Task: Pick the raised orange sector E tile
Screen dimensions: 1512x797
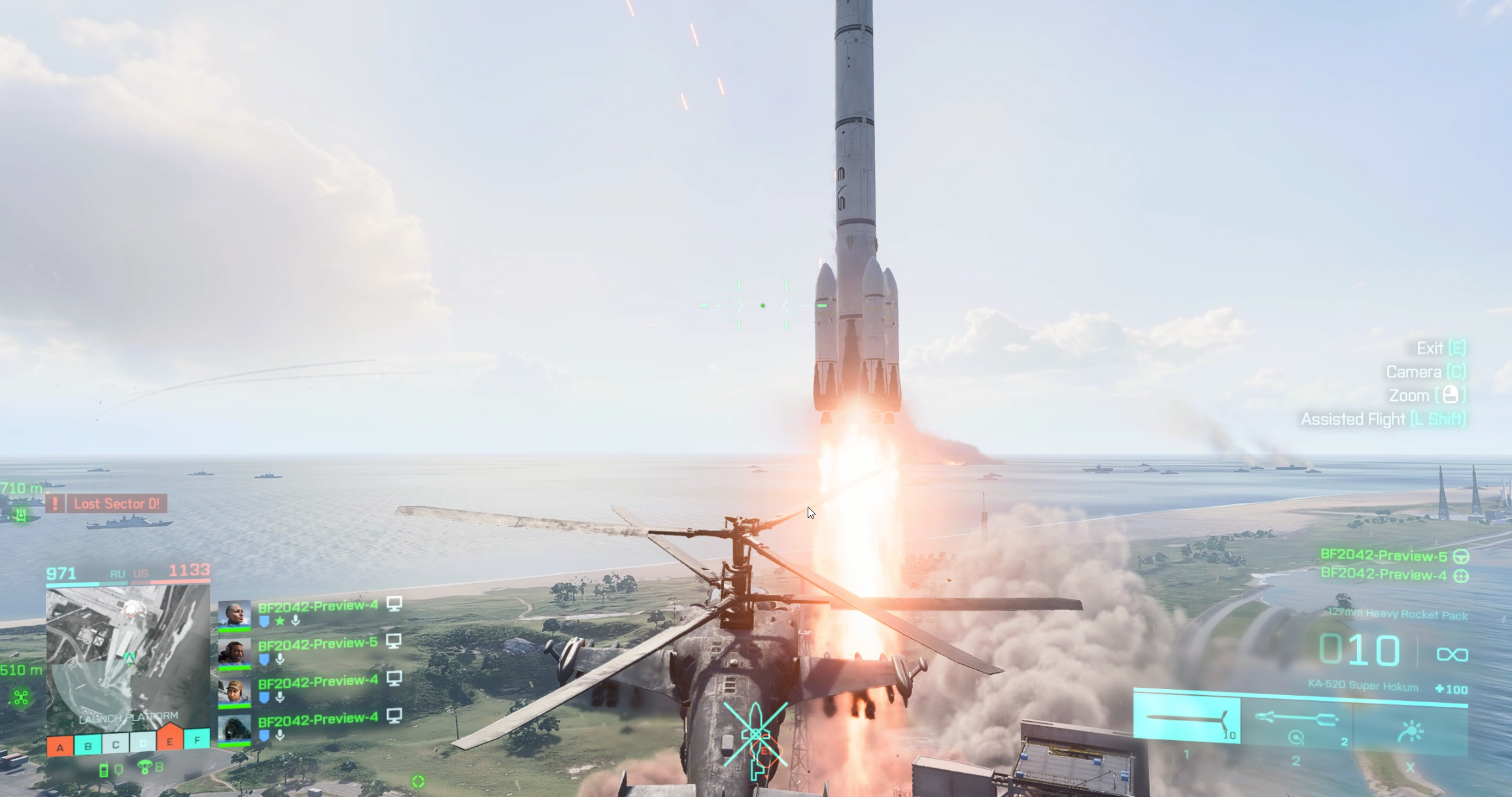Action: (169, 738)
